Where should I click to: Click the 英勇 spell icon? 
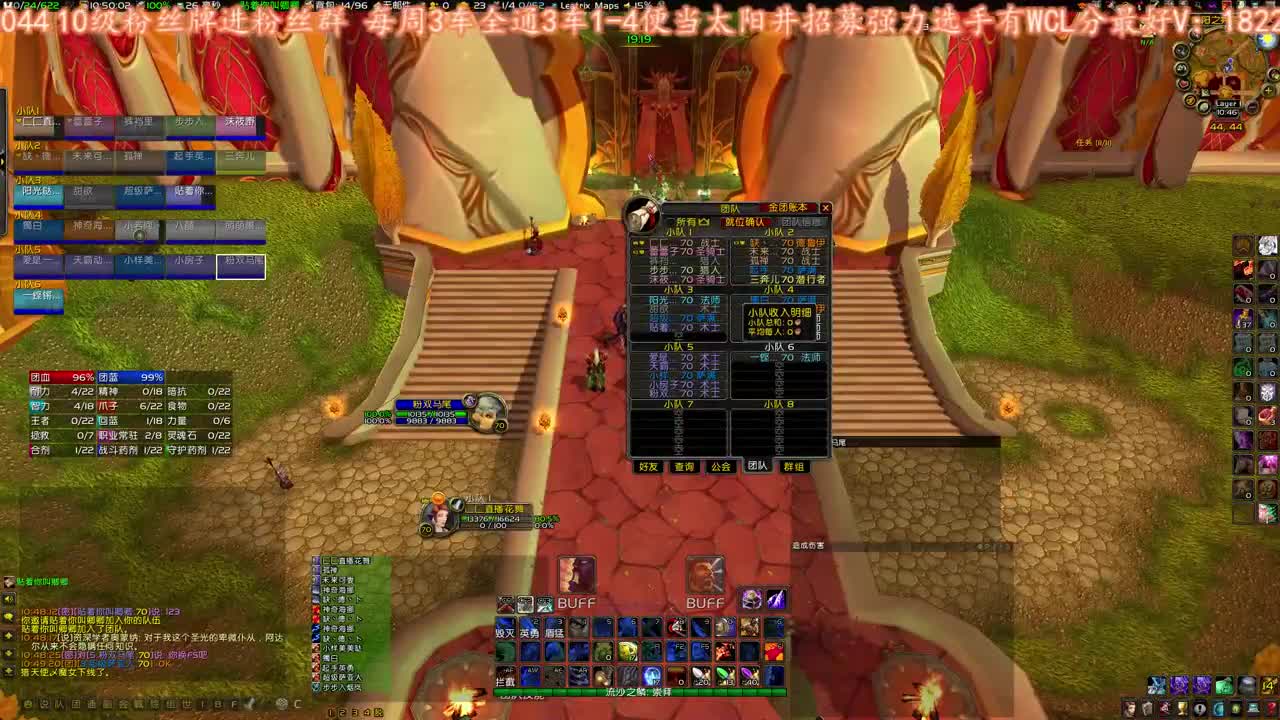[528, 627]
